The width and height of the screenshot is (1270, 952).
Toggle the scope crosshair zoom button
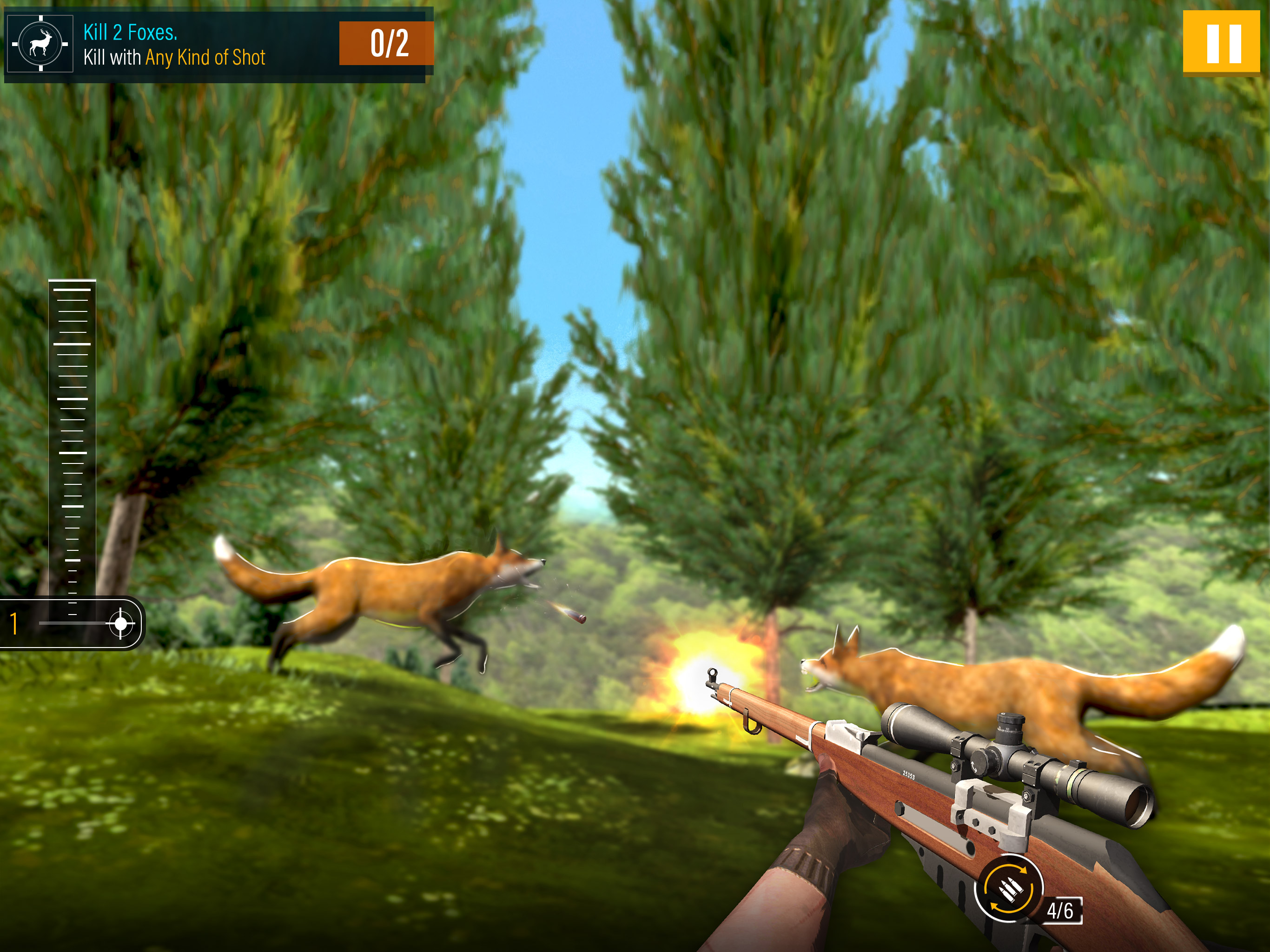[x=120, y=623]
